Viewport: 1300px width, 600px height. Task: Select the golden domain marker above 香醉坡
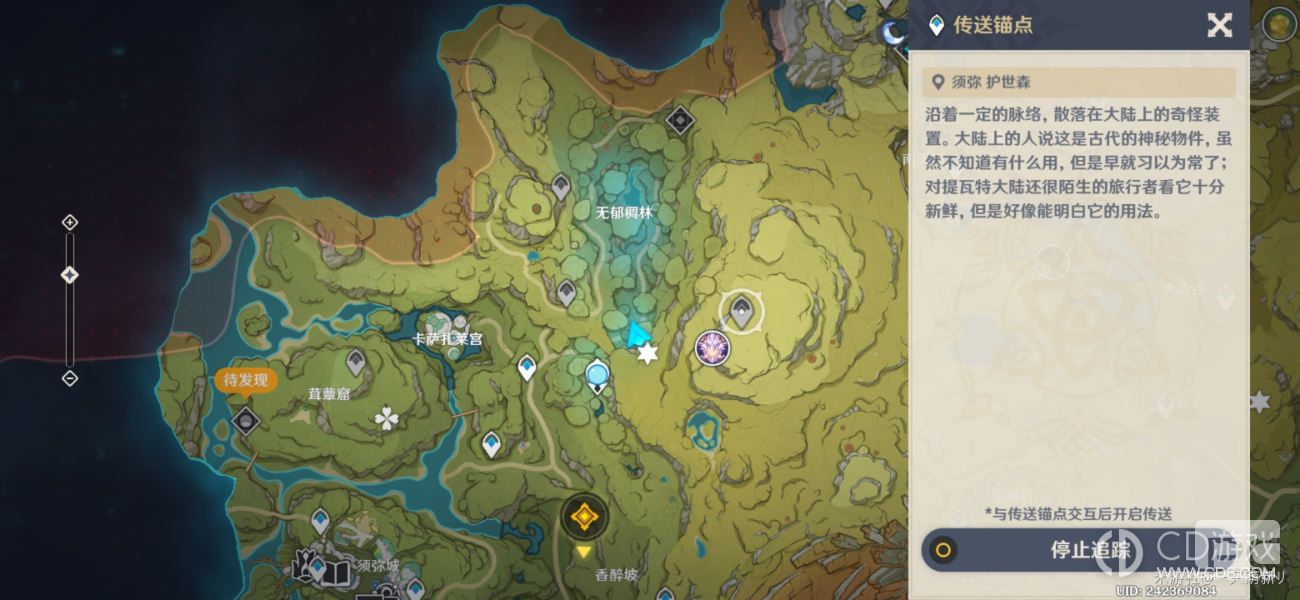pos(582,517)
